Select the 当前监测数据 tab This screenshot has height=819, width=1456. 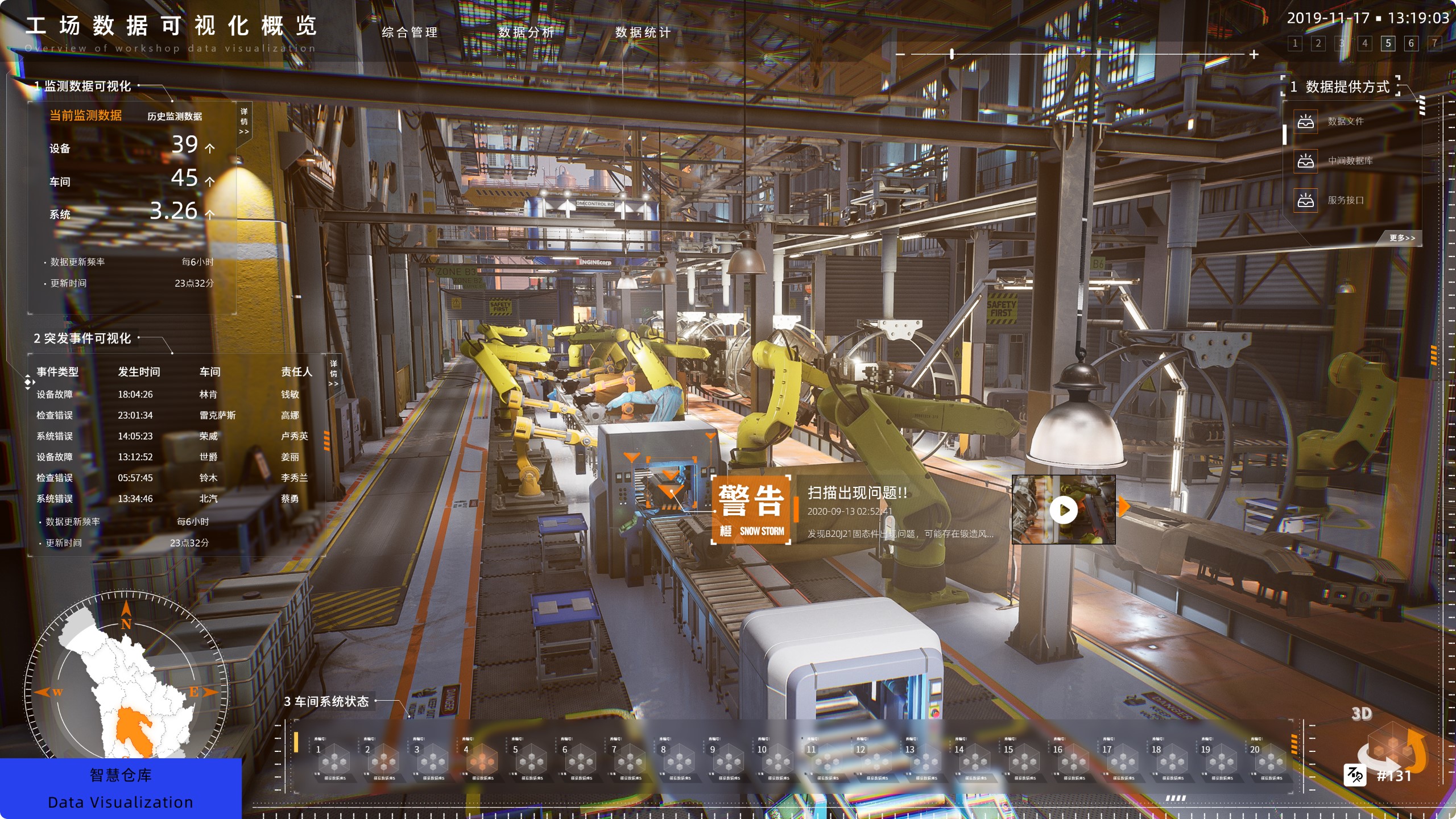point(85,115)
